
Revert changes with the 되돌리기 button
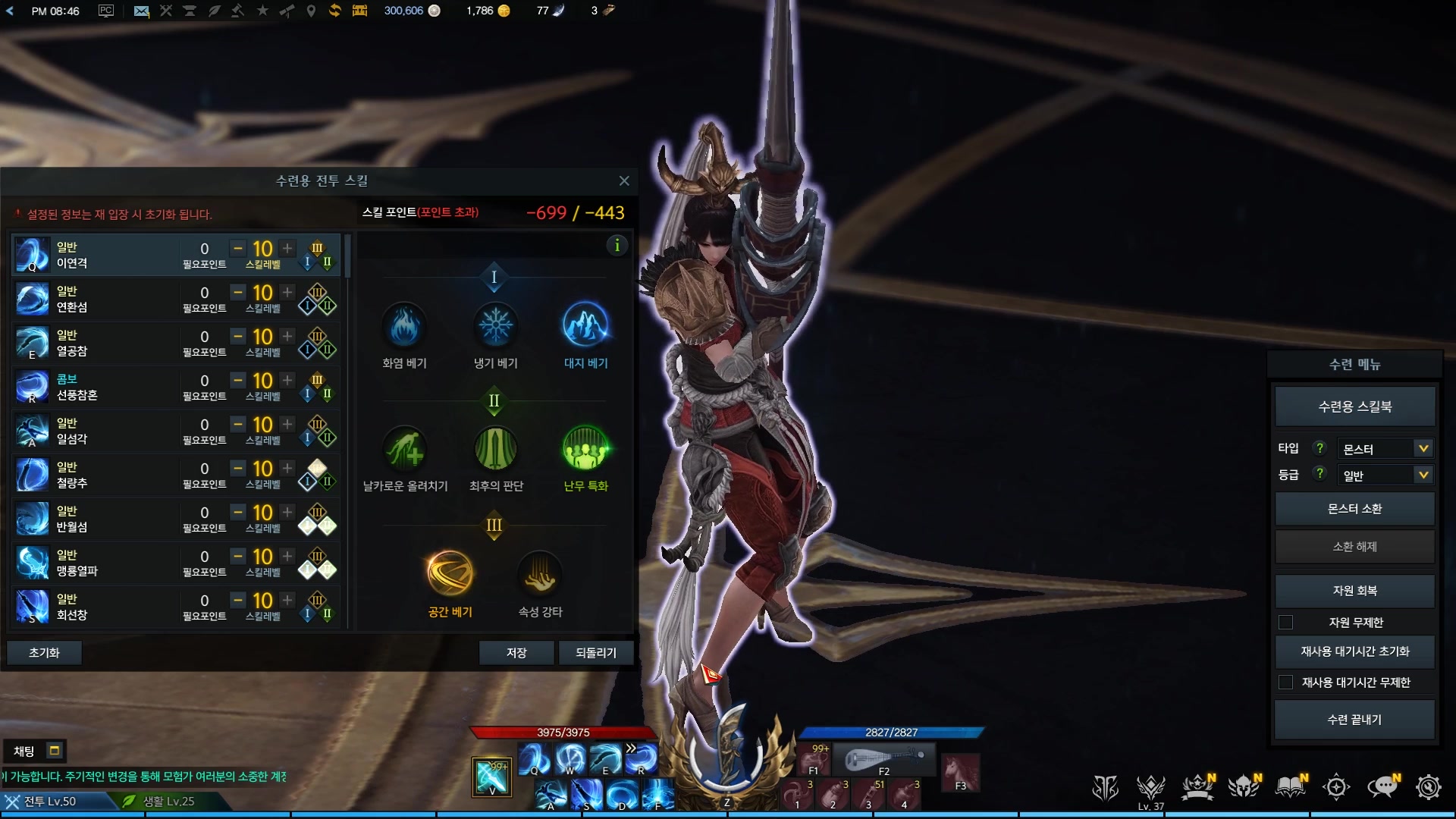[595, 652]
